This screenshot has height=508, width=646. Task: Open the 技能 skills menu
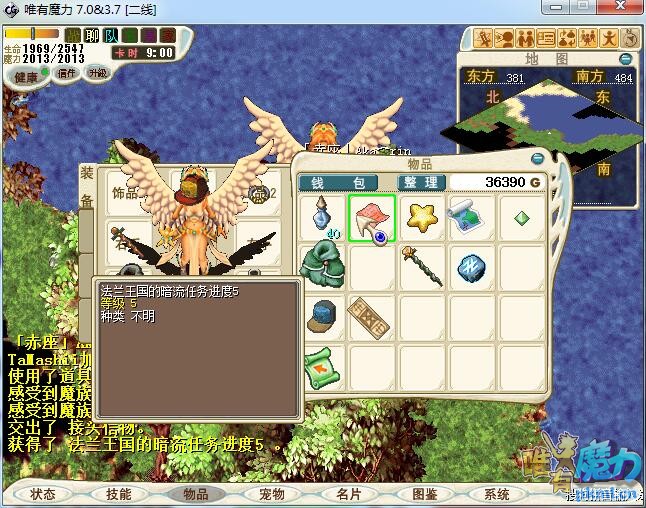[x=119, y=494]
